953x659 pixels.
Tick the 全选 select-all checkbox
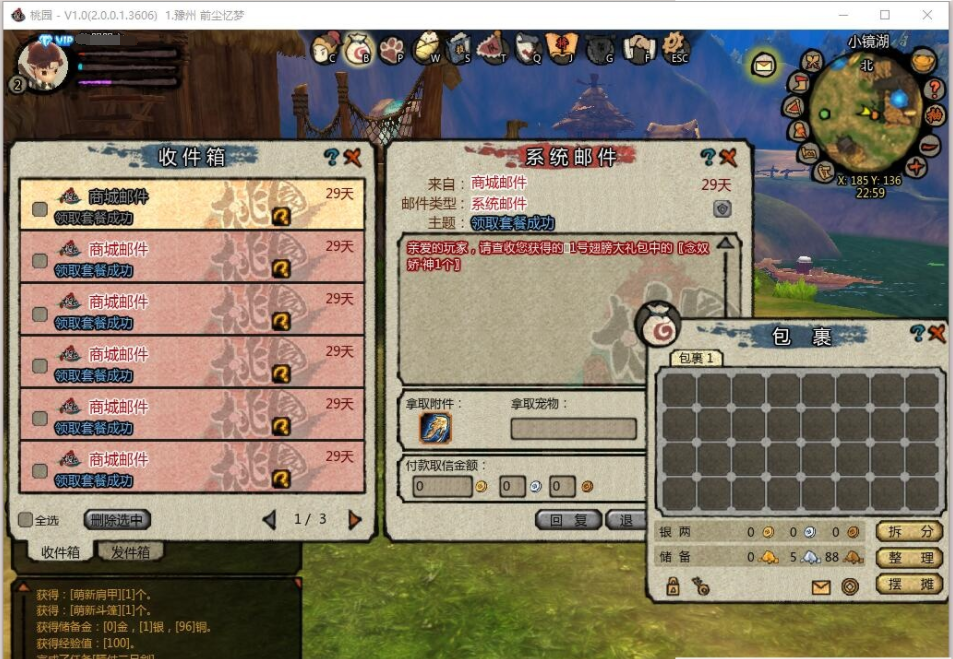[26, 520]
